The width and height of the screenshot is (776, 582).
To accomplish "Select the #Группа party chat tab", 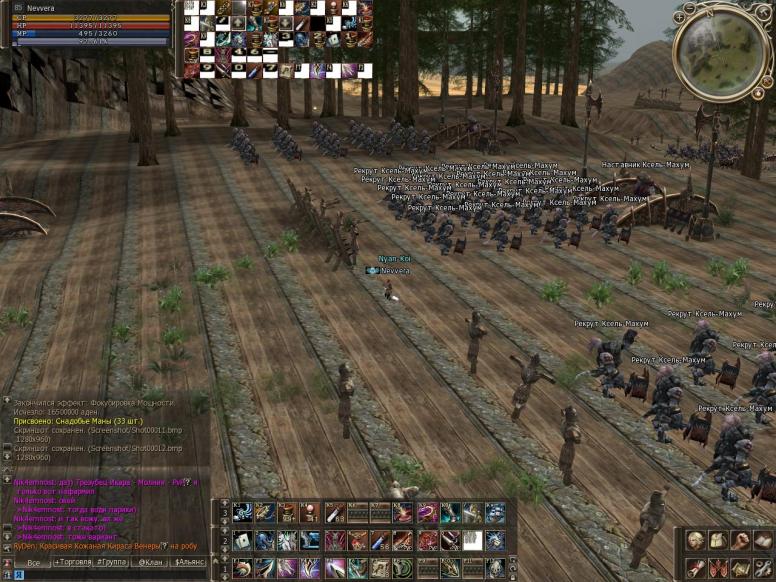I will pyautogui.click(x=111, y=563).
